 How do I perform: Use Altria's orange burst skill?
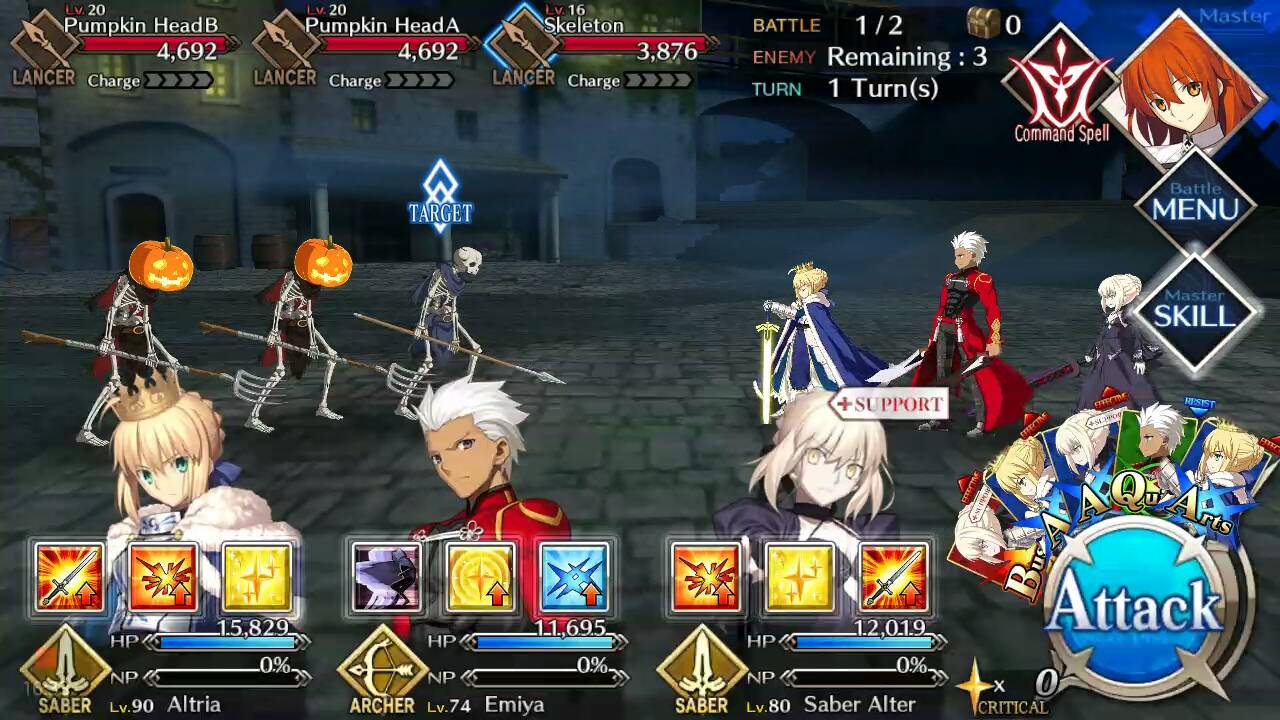coord(163,577)
